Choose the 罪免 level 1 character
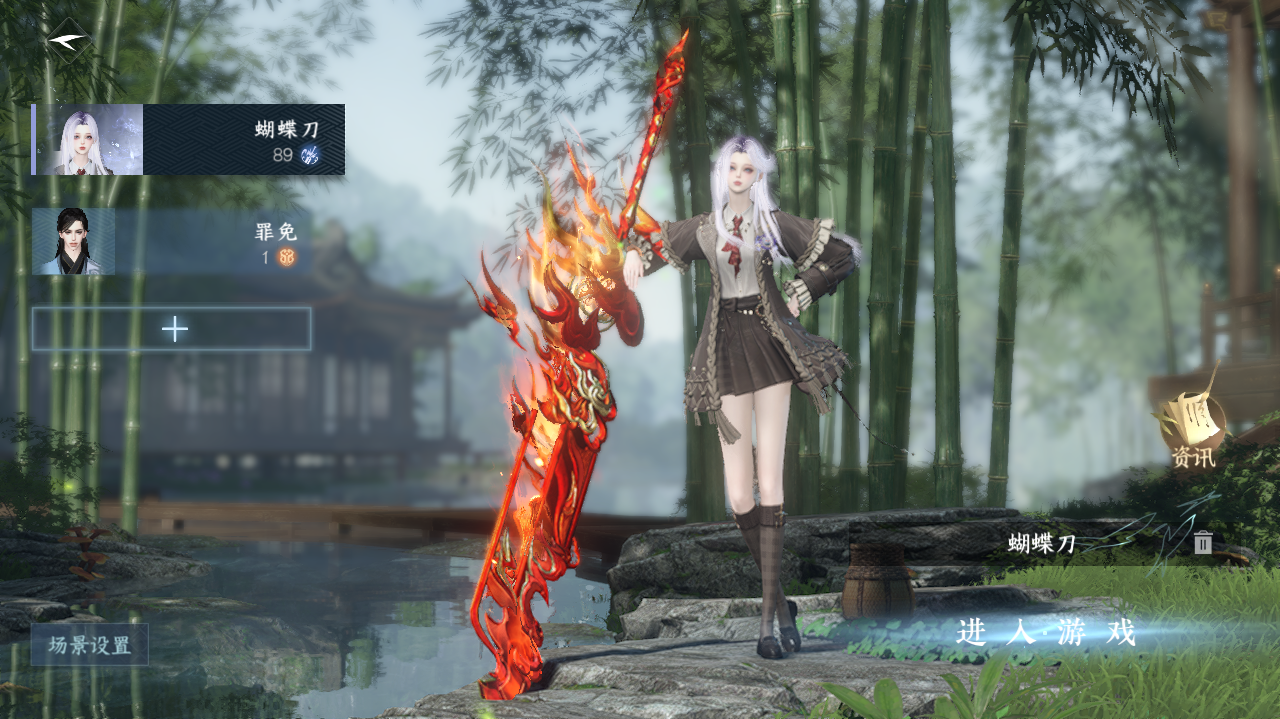This screenshot has width=1280, height=719. click(172, 242)
